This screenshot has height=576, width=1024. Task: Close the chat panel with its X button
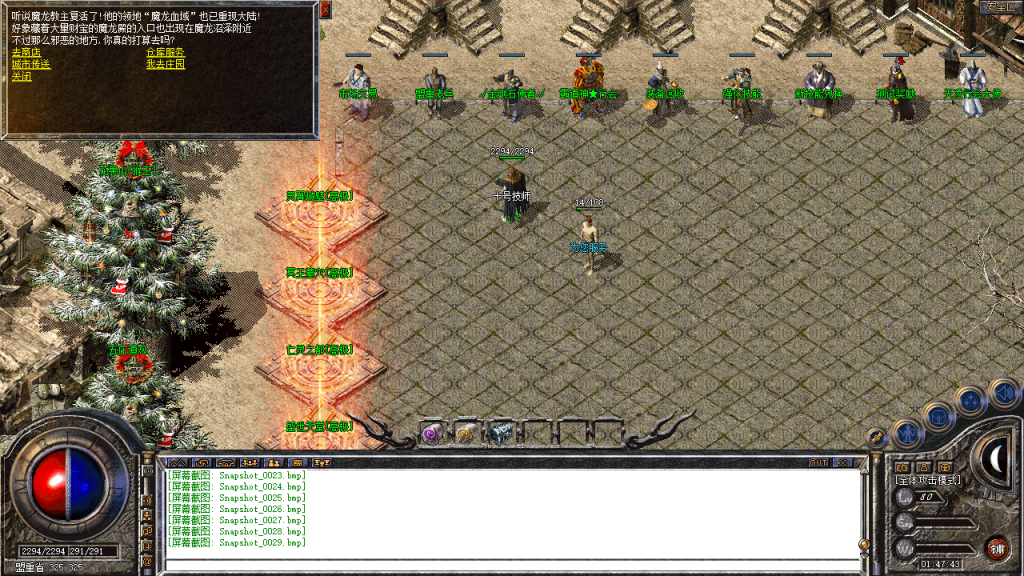pos(843,463)
